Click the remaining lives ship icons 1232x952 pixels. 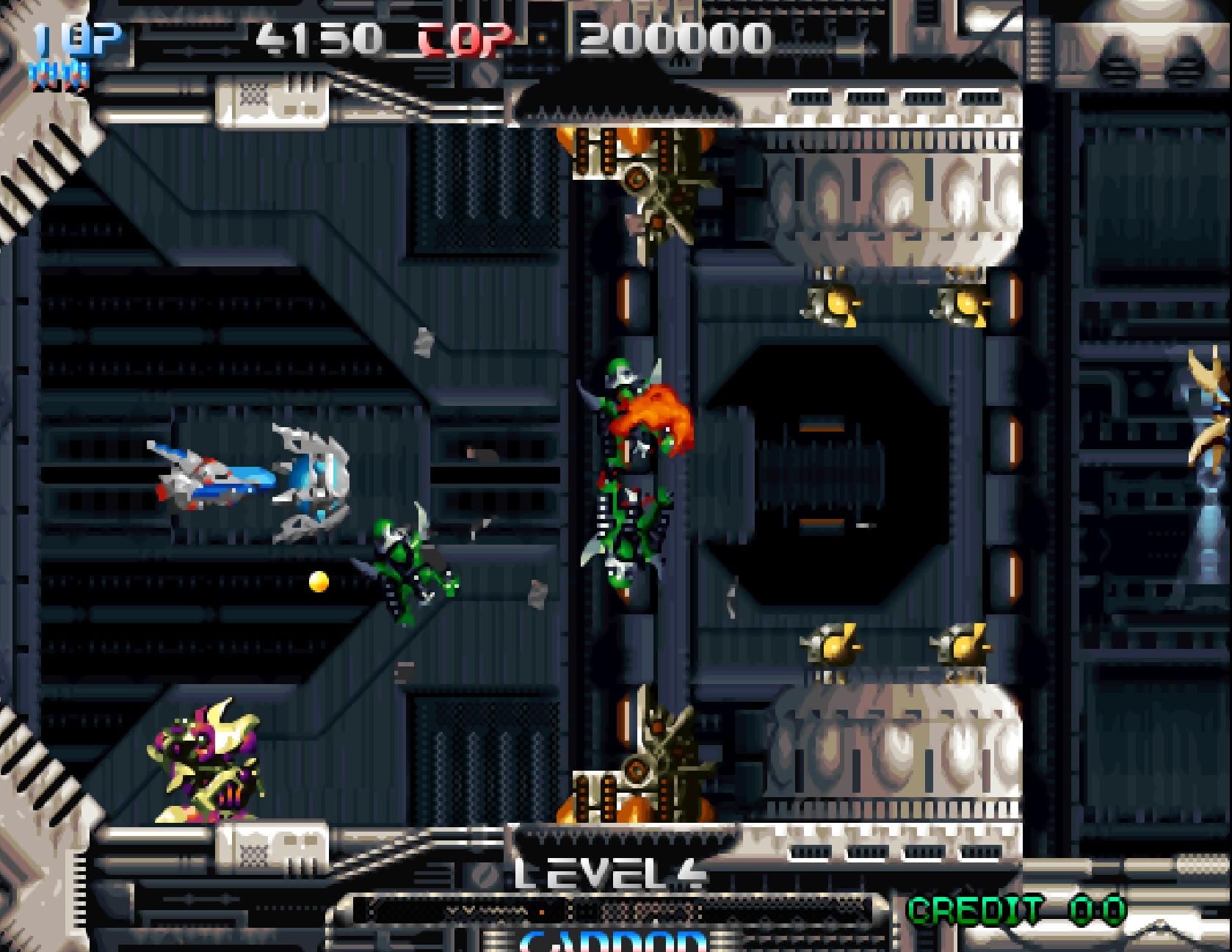click(x=59, y=73)
